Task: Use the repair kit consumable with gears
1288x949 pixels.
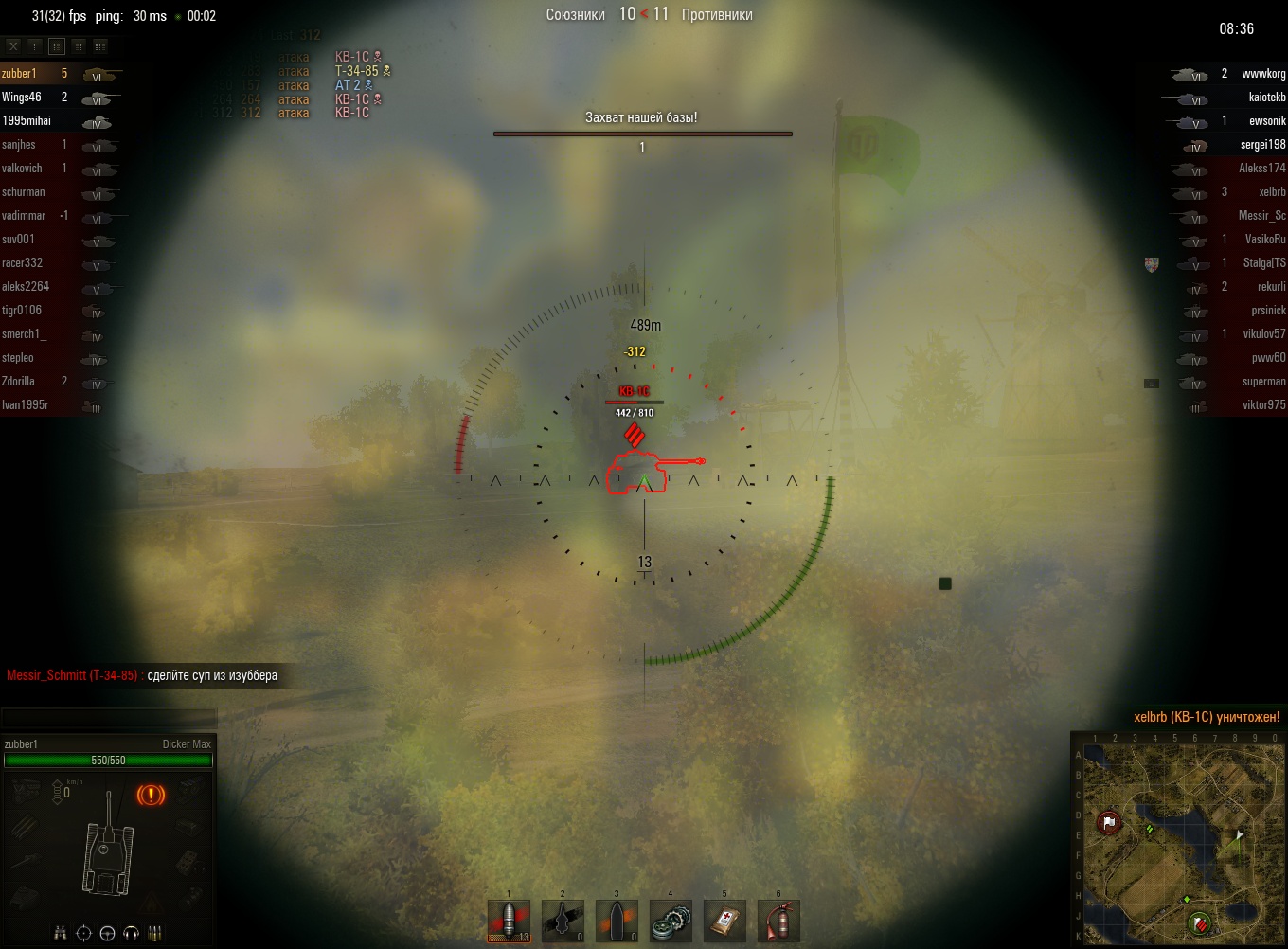Action: click(671, 921)
